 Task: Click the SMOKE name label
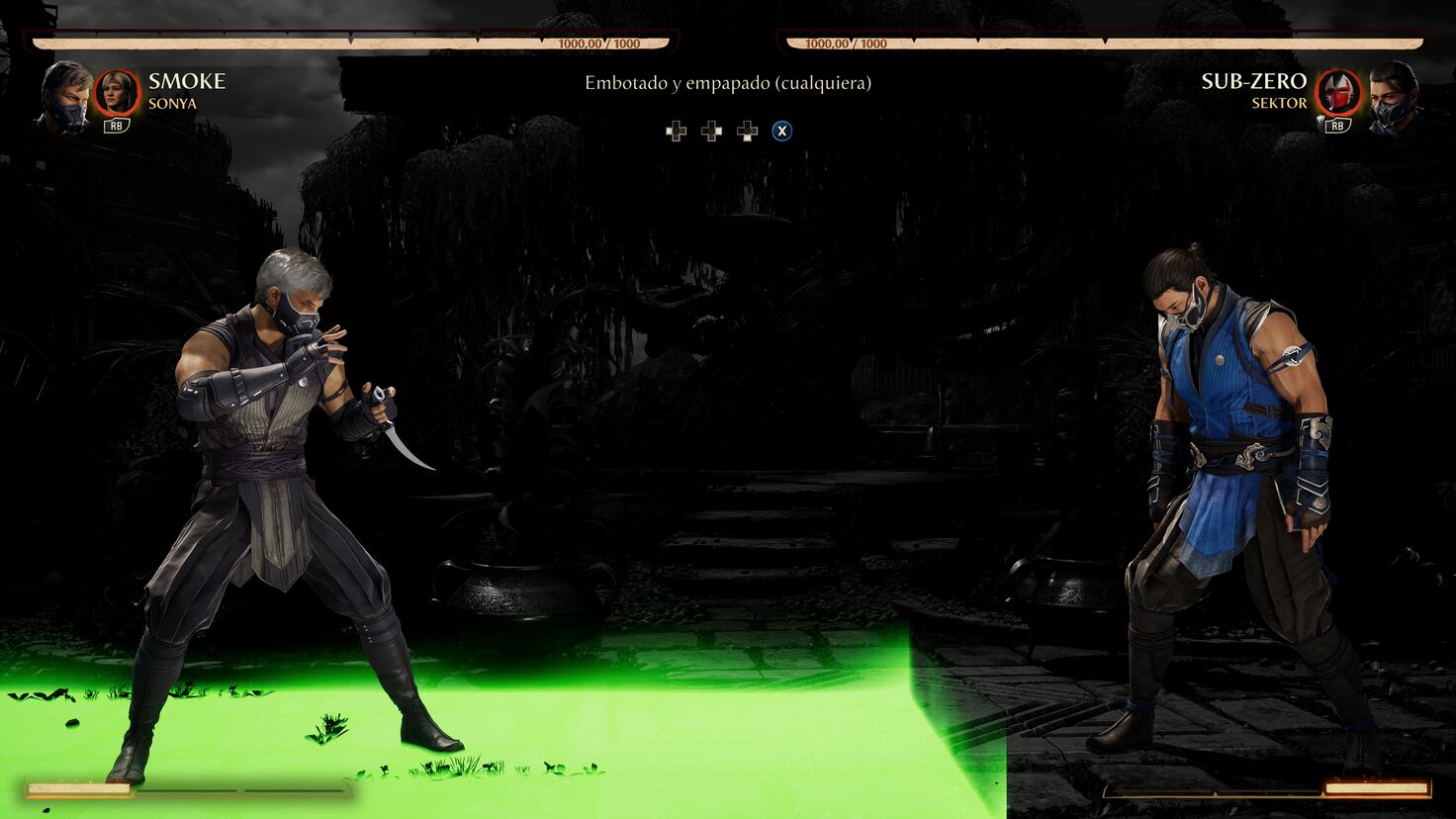pos(186,81)
